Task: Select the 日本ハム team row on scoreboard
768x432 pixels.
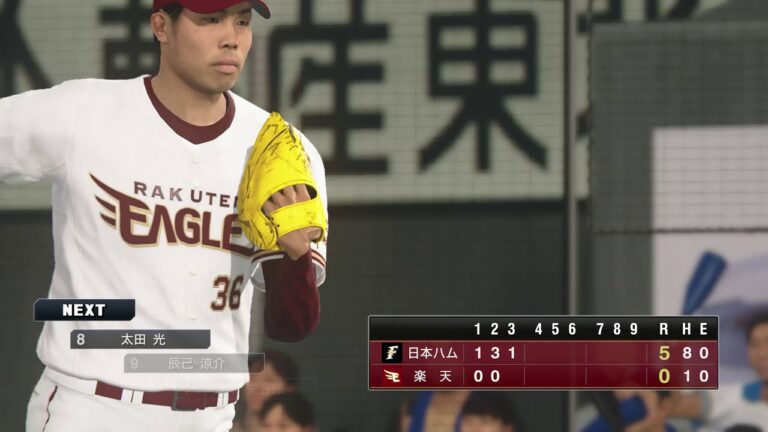Action: pos(543,352)
